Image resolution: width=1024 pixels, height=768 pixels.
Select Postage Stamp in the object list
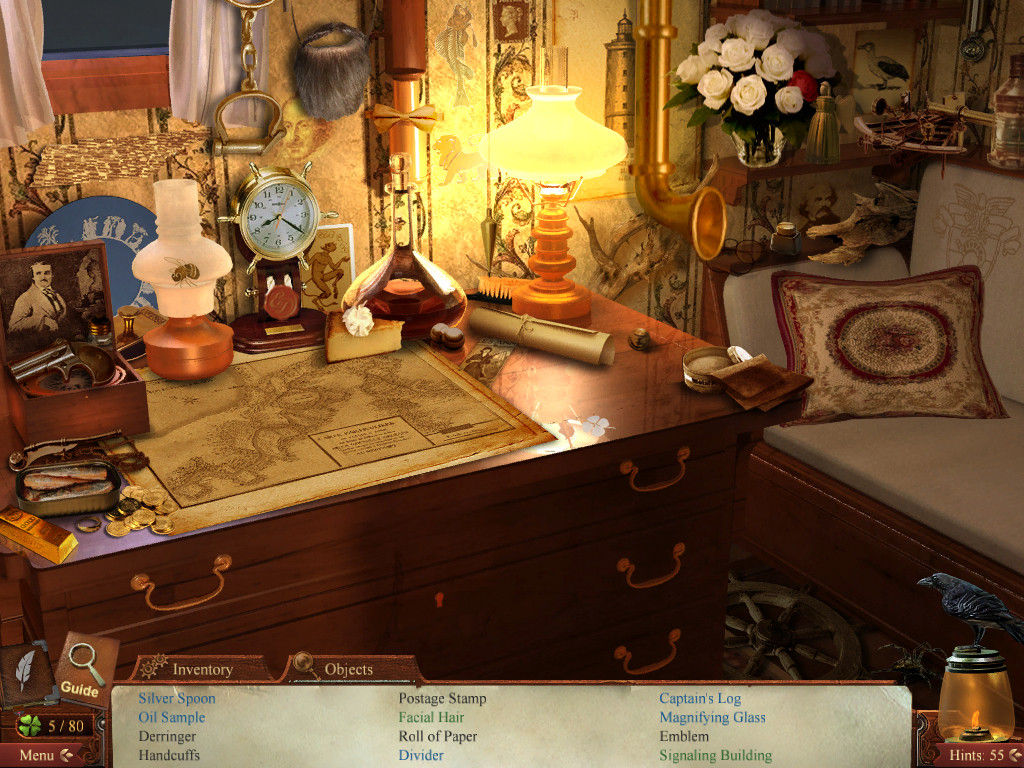click(442, 698)
